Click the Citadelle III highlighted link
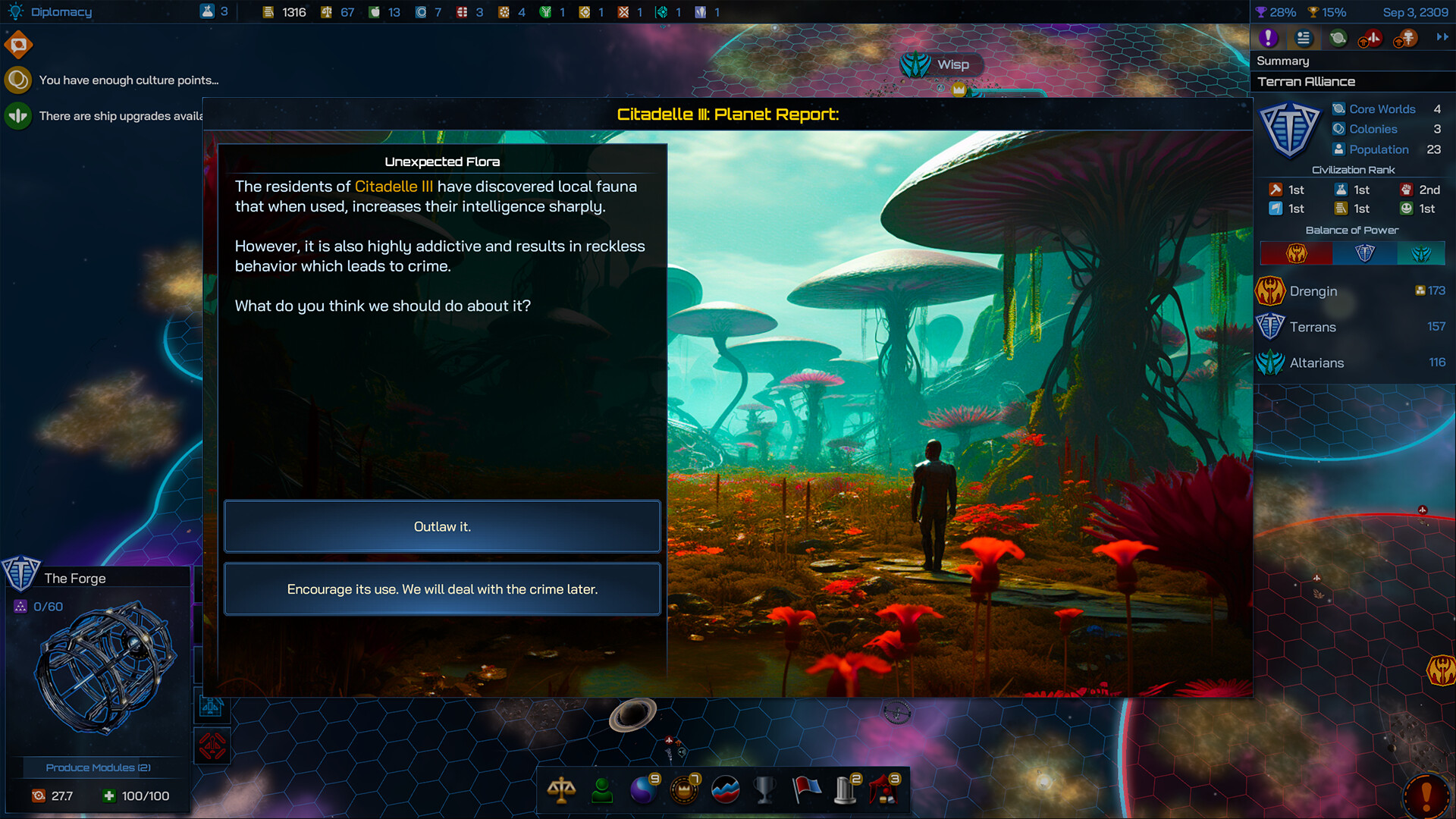 [392, 187]
